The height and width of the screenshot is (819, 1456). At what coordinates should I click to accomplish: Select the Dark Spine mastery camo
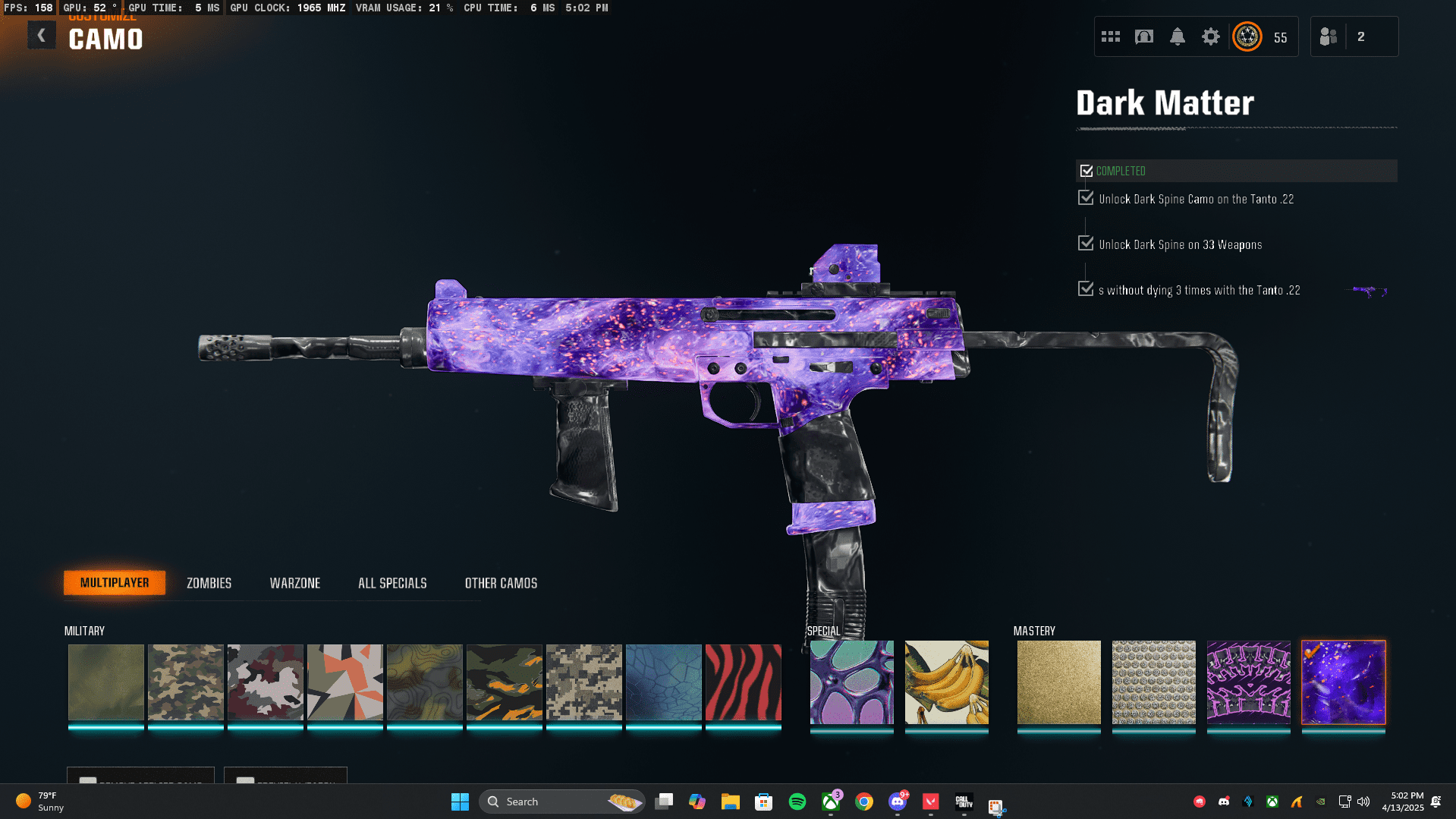1248,682
